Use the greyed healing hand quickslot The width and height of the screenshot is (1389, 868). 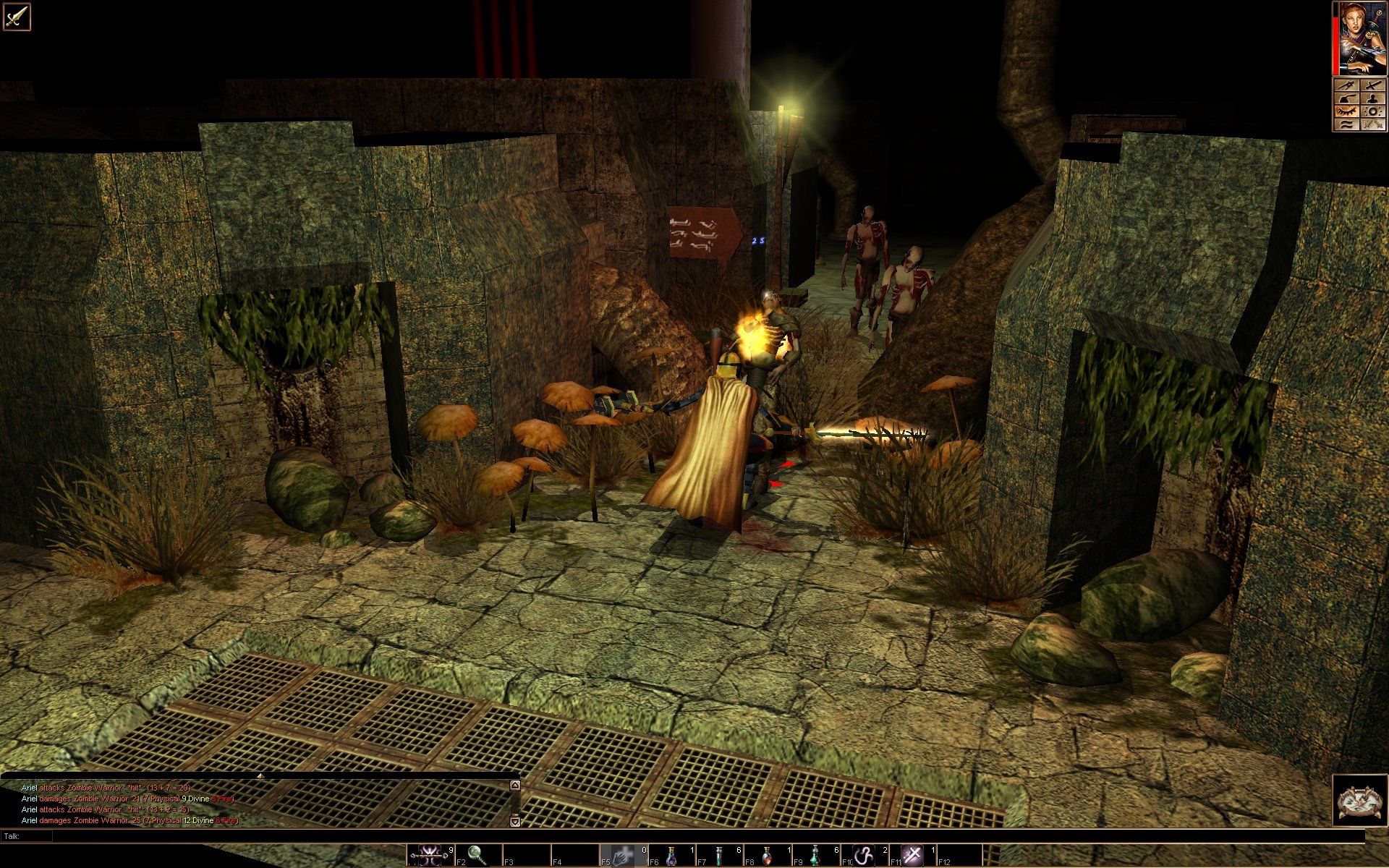[x=622, y=856]
